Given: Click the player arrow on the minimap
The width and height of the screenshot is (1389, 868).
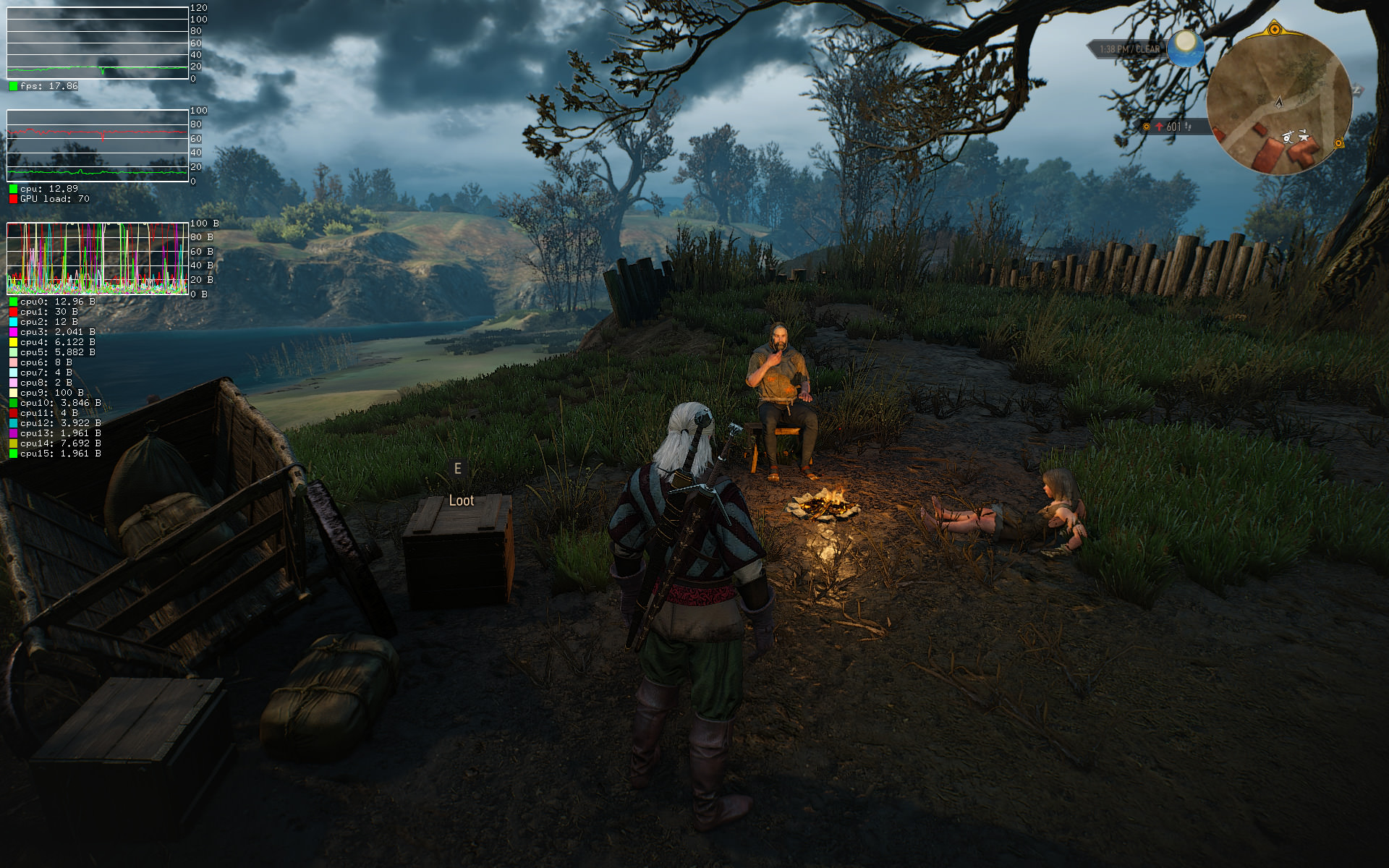Looking at the screenshot, I should (x=1278, y=102).
